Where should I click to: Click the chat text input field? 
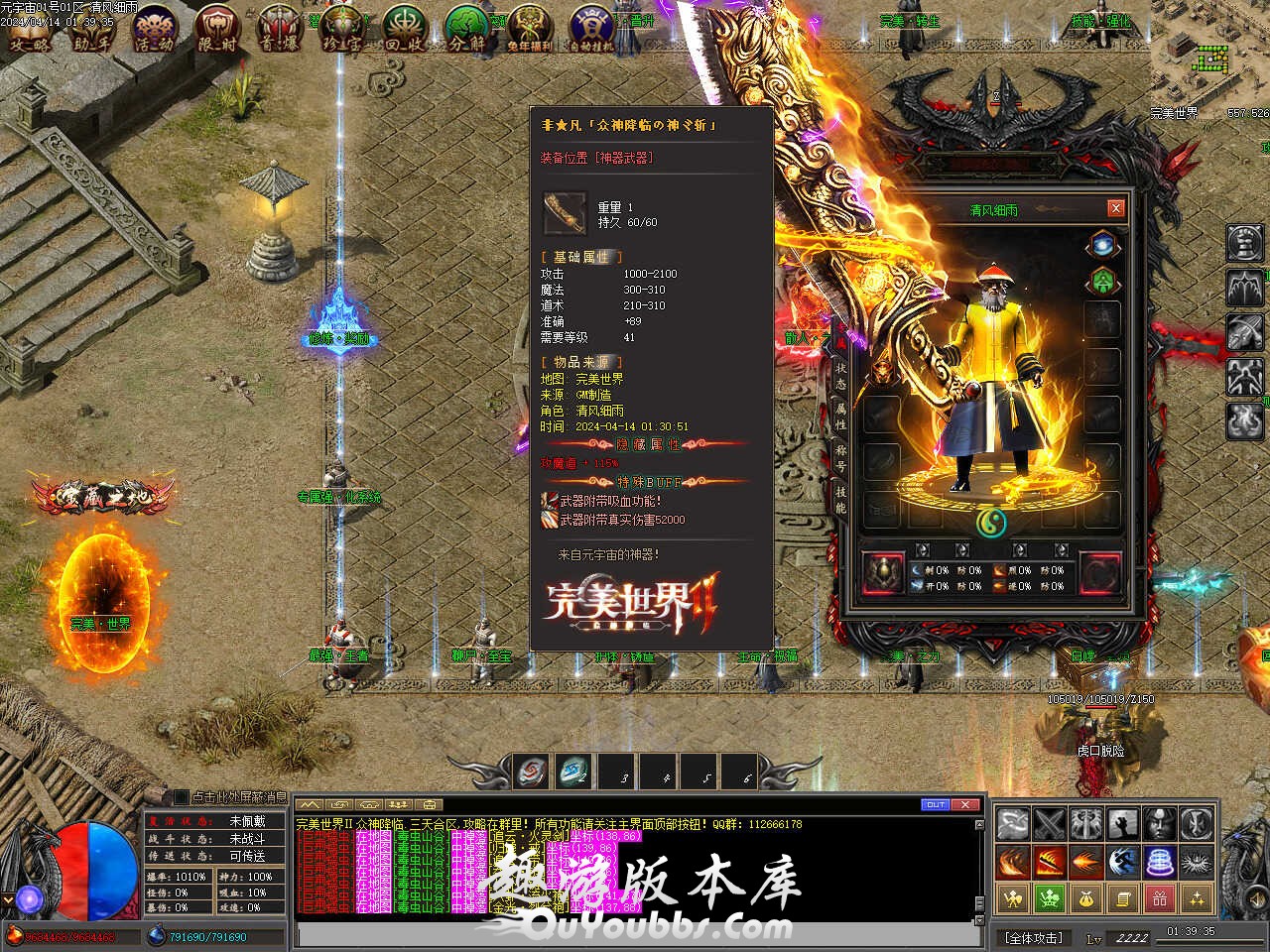coord(635,935)
